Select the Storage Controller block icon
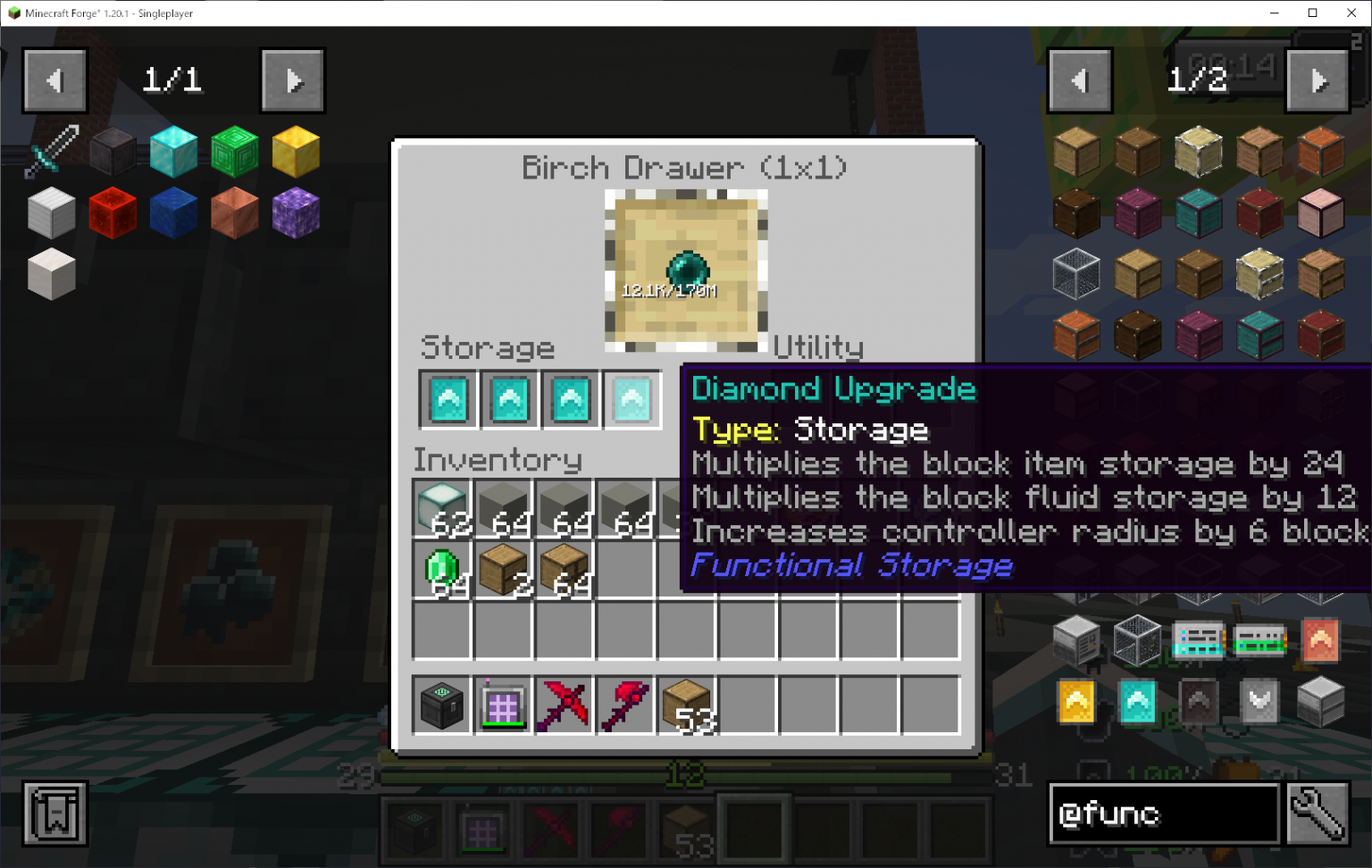 [1075, 641]
